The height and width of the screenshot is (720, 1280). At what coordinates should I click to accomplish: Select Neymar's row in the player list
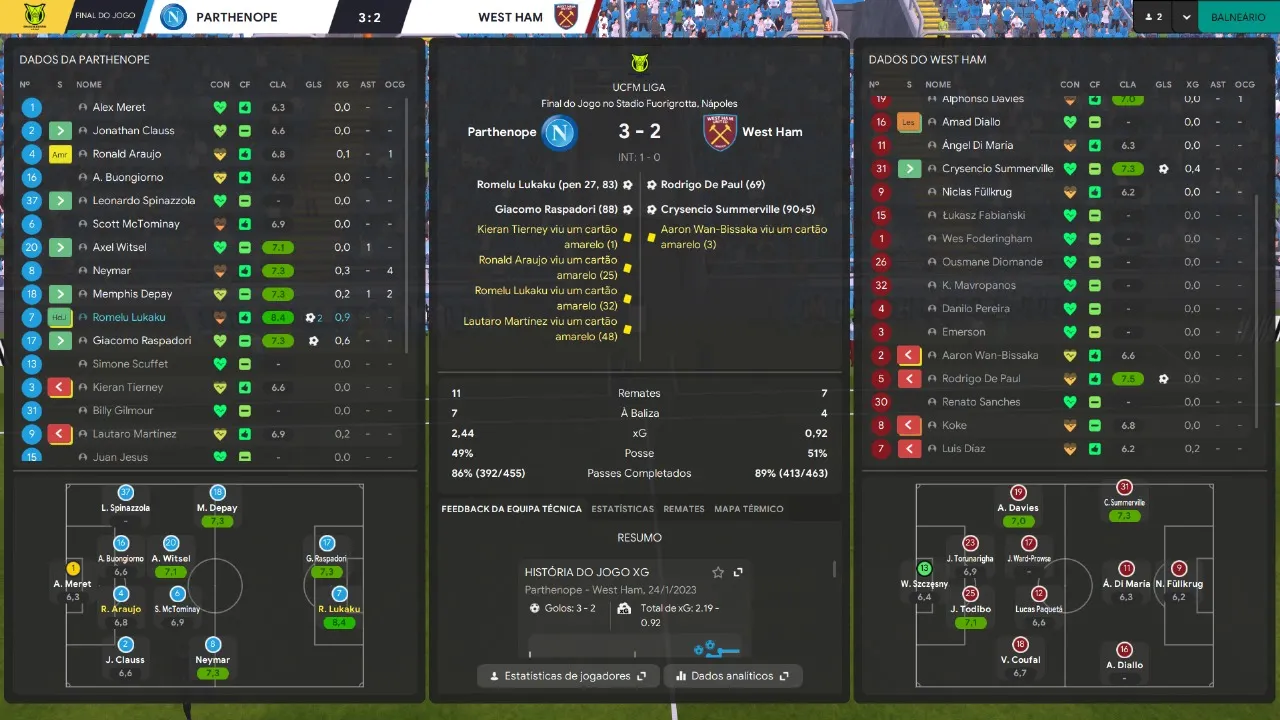(112, 271)
